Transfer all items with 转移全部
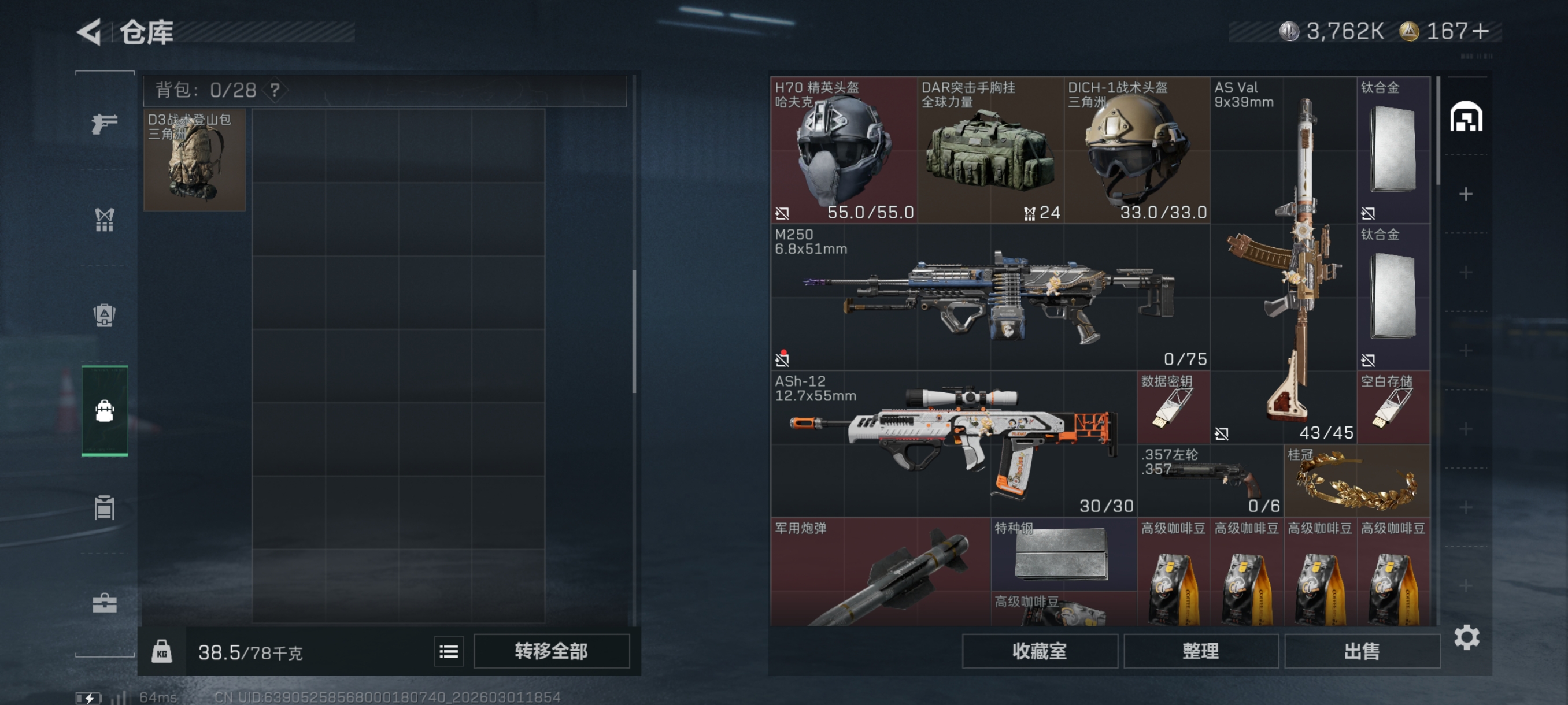Viewport: 1568px width, 705px height. pyautogui.click(x=551, y=651)
